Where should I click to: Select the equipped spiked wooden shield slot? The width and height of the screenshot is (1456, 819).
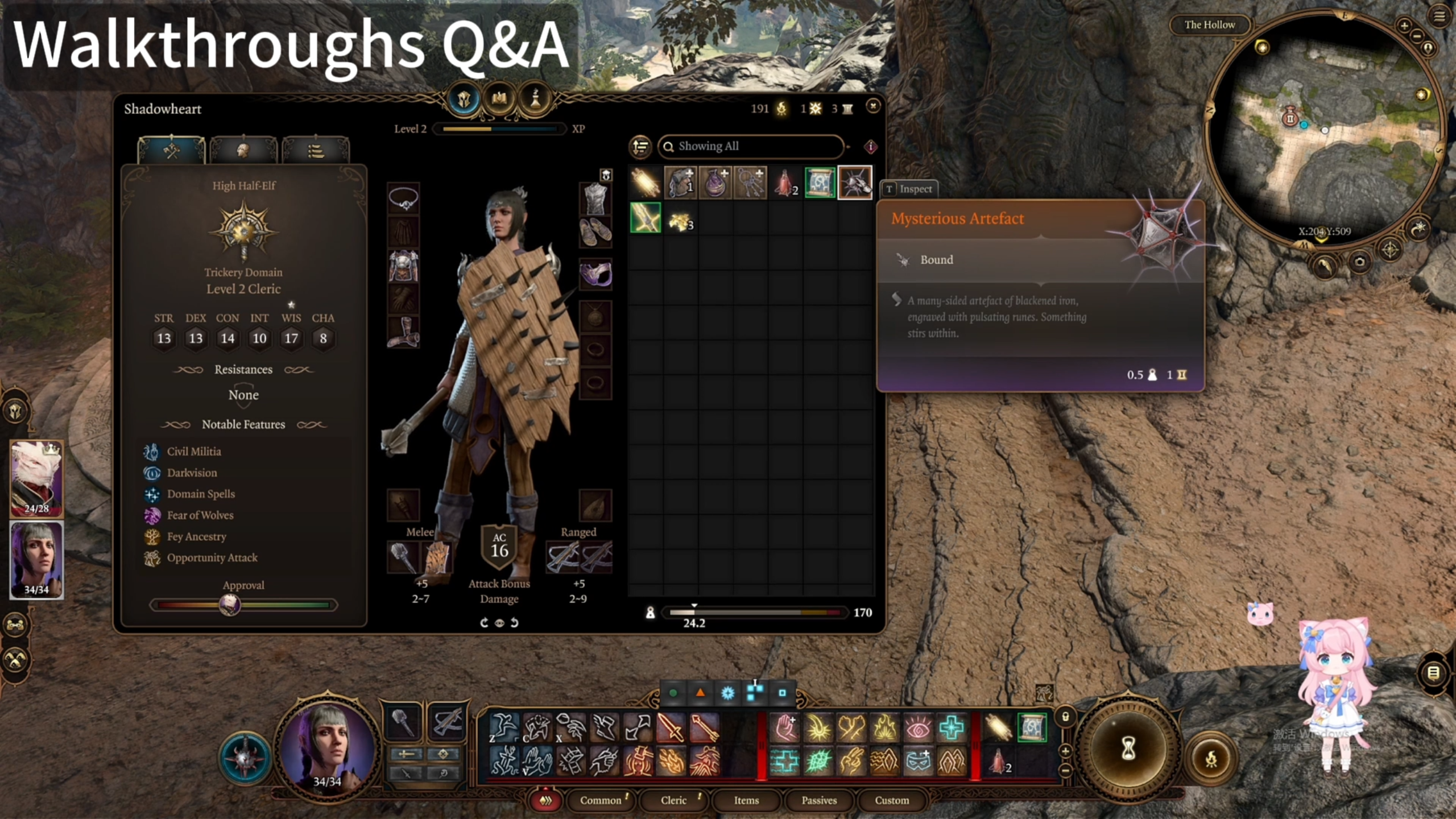pos(437,557)
